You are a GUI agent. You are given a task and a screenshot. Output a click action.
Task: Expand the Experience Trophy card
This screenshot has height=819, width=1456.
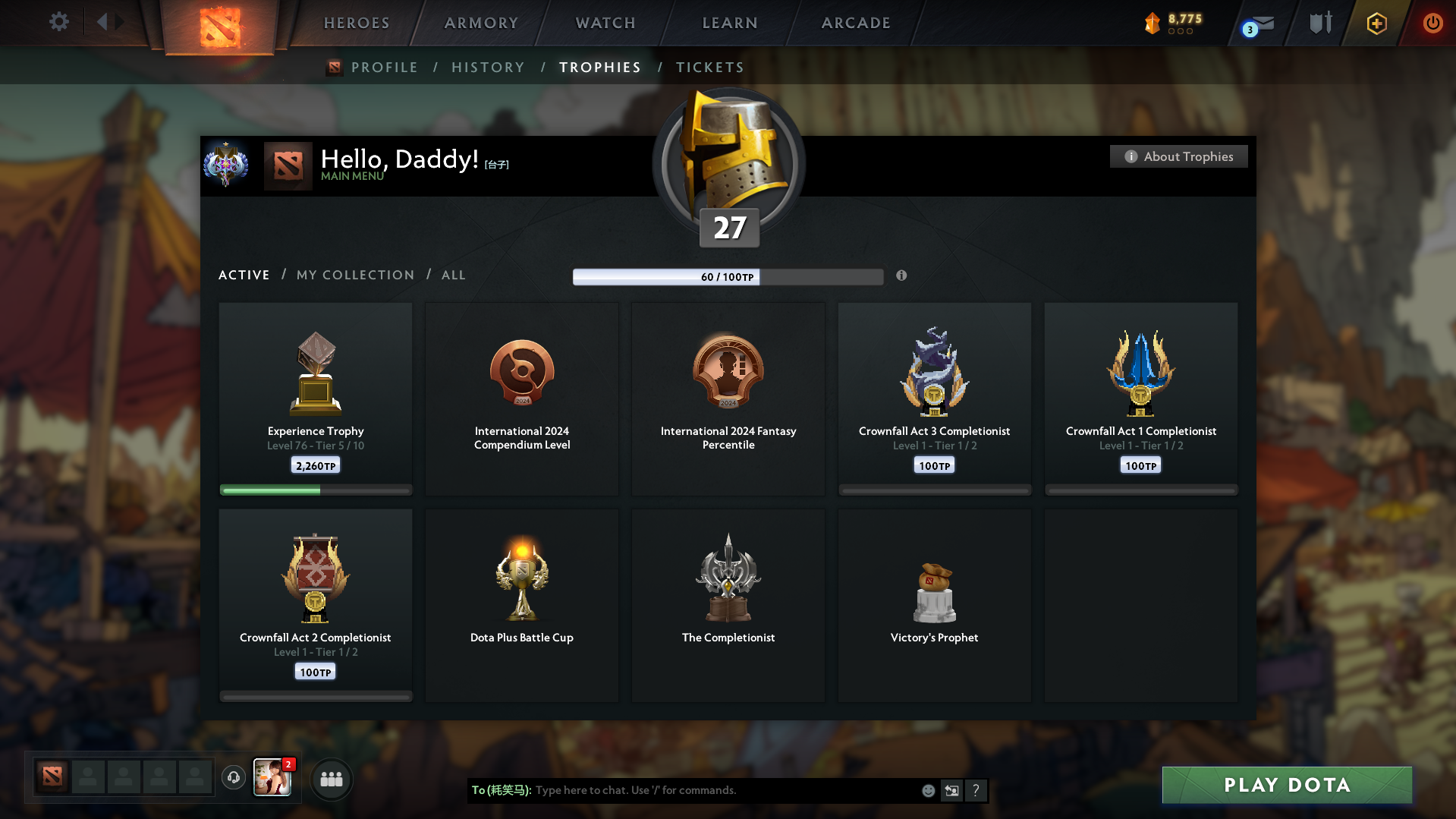[x=315, y=398]
